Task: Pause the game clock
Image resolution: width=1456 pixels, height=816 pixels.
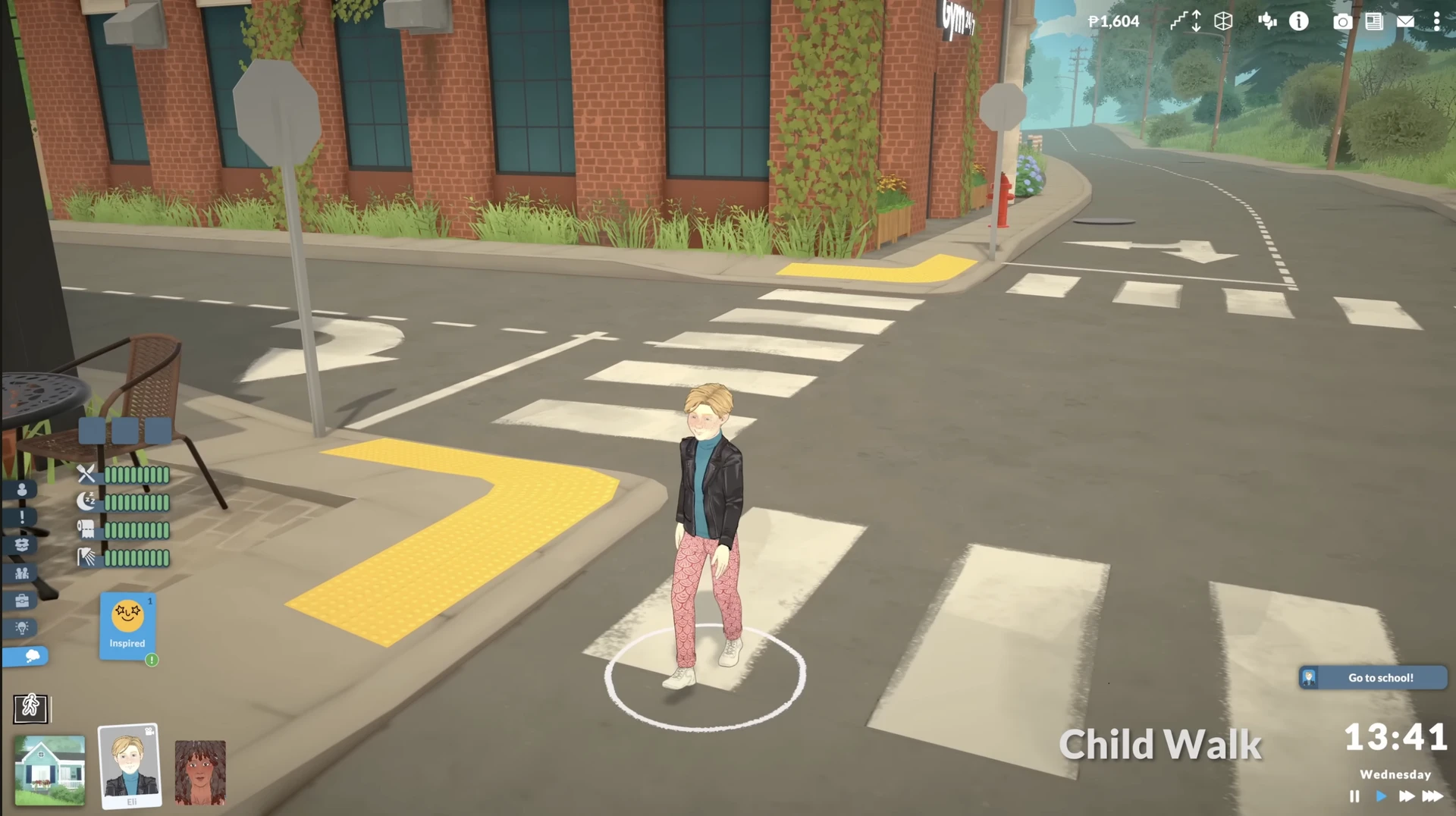Action: coord(1354,796)
